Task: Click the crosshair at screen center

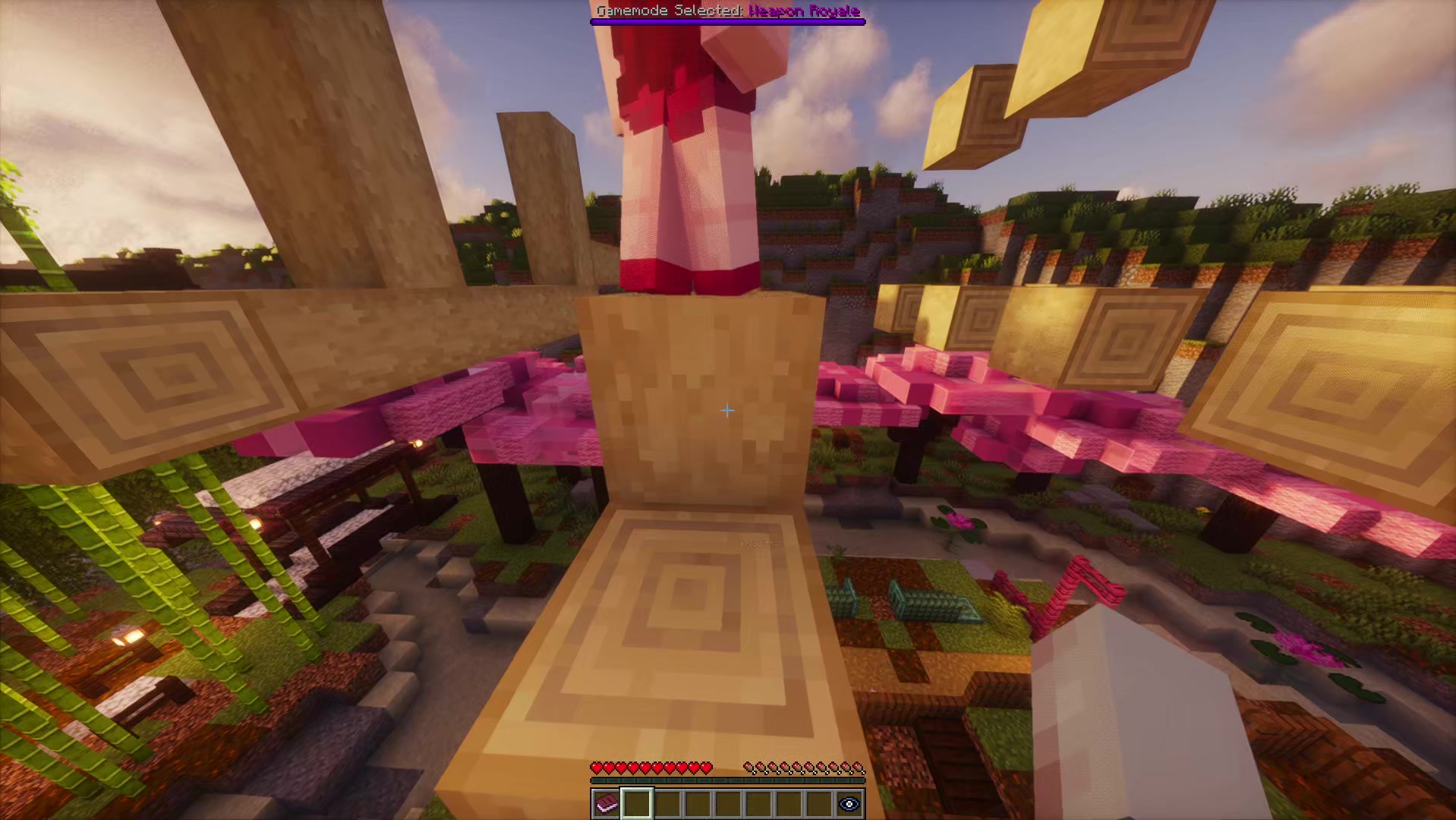Action: [x=726, y=410]
